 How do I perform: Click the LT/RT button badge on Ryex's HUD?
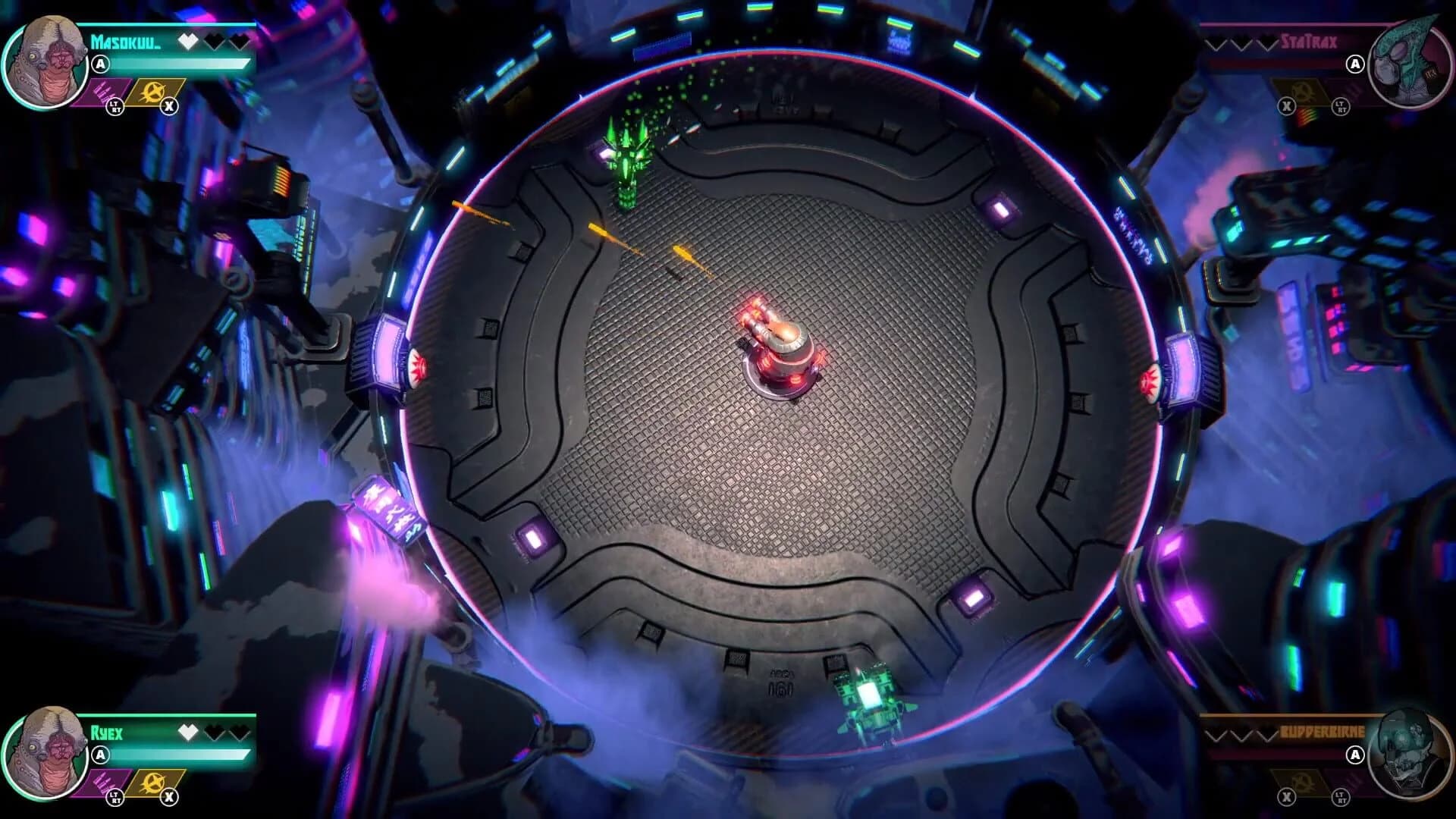[115, 799]
